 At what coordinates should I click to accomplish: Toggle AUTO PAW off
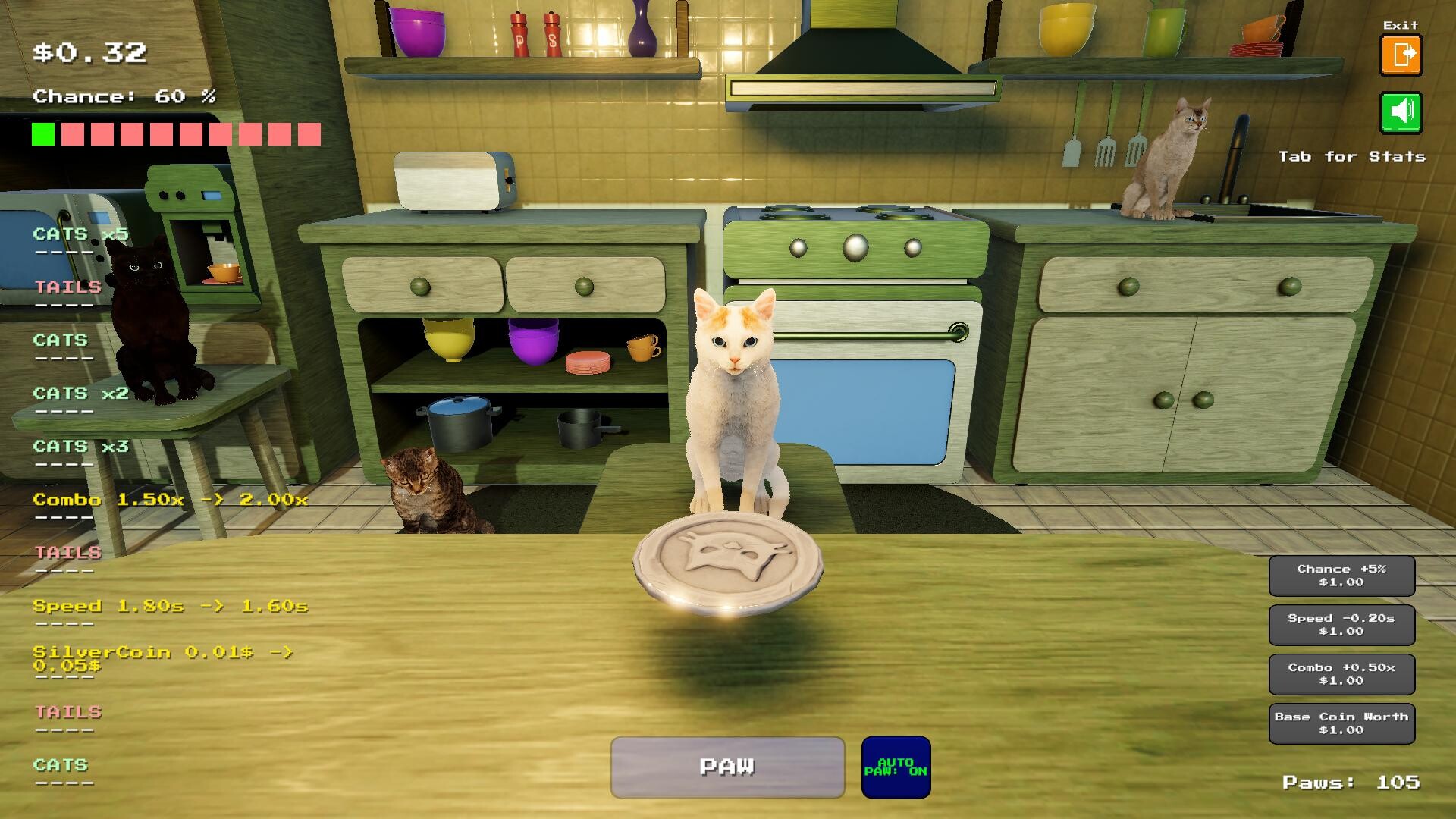pyautogui.click(x=896, y=767)
